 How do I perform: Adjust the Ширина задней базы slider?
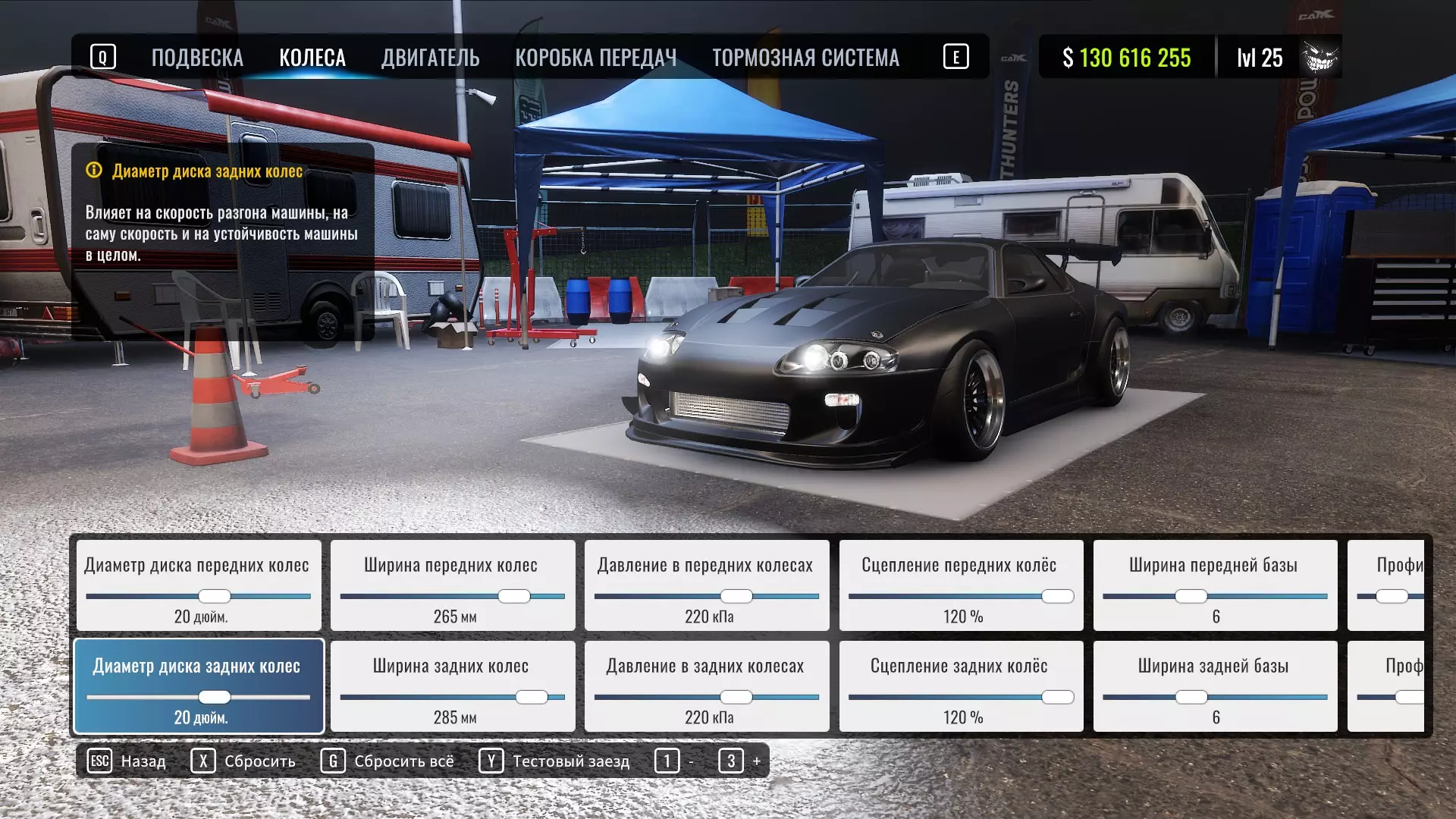[x=1191, y=698]
